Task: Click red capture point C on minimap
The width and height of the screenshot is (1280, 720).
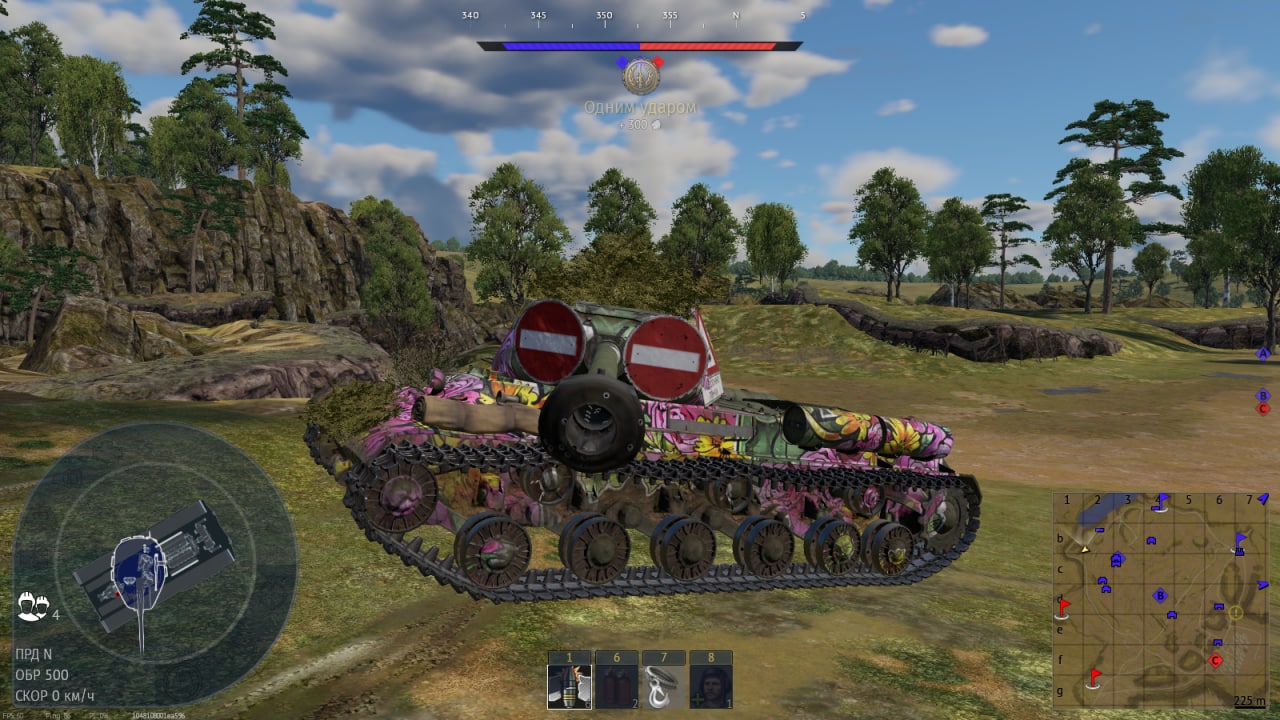Action: [1216, 660]
